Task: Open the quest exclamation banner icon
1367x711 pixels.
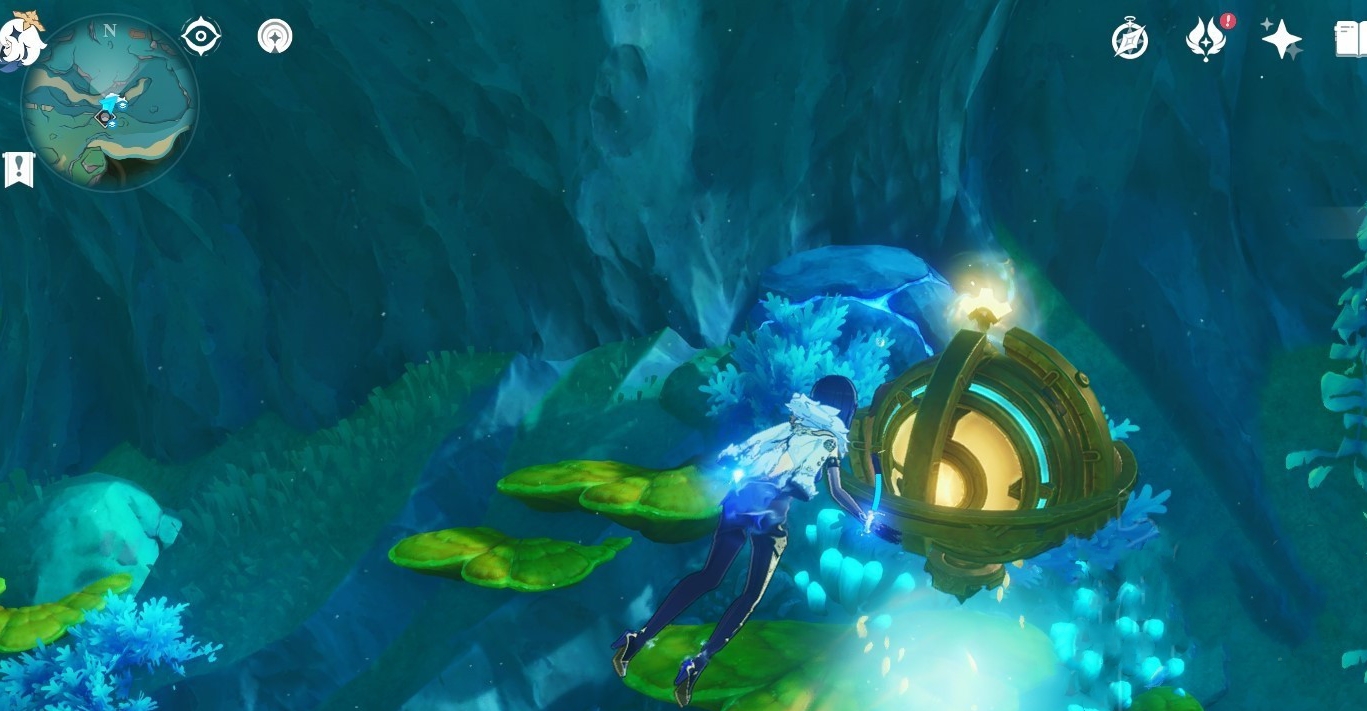Action: pyautogui.click(x=19, y=170)
